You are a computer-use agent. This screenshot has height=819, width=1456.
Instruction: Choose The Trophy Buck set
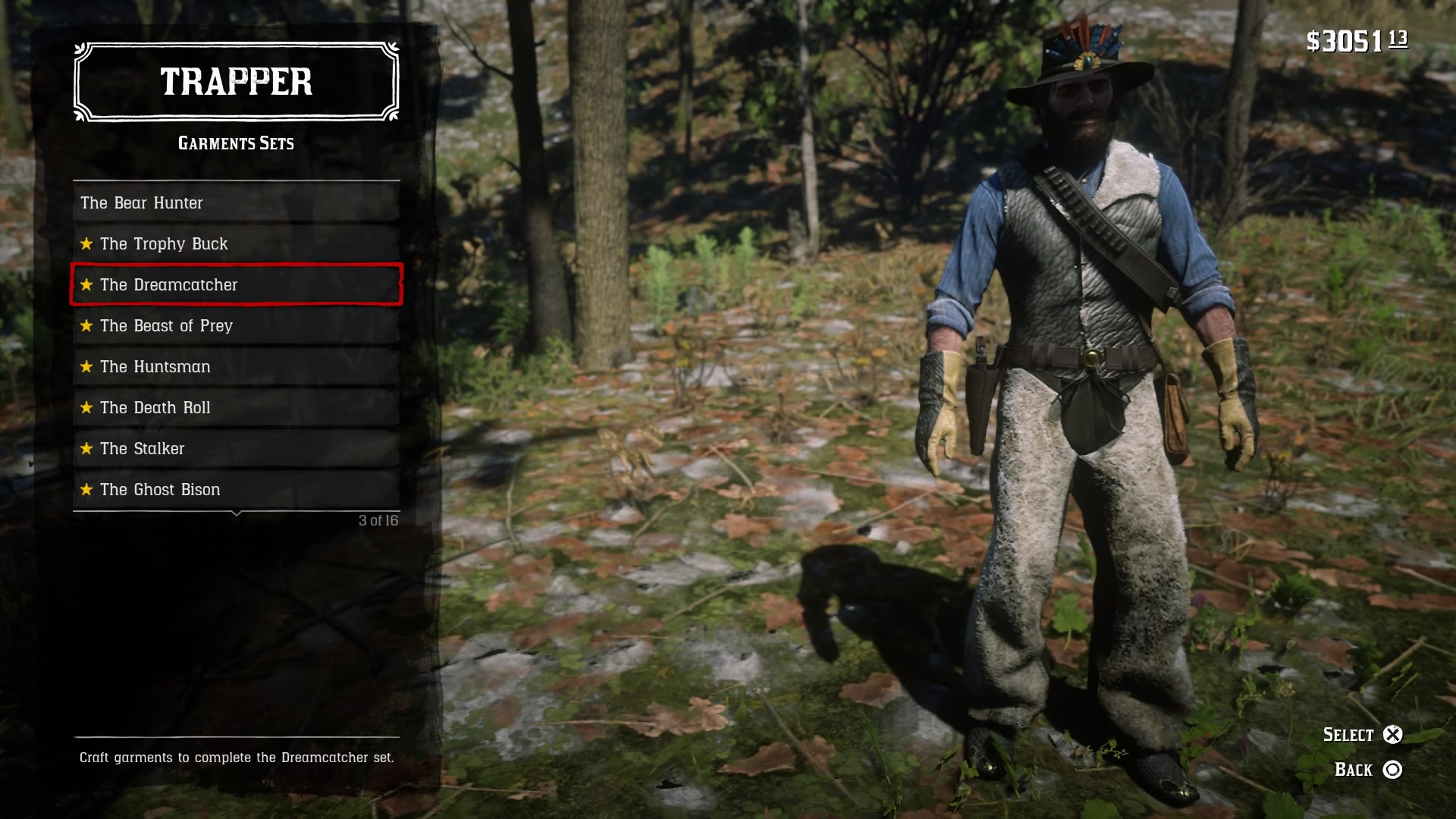(x=236, y=243)
